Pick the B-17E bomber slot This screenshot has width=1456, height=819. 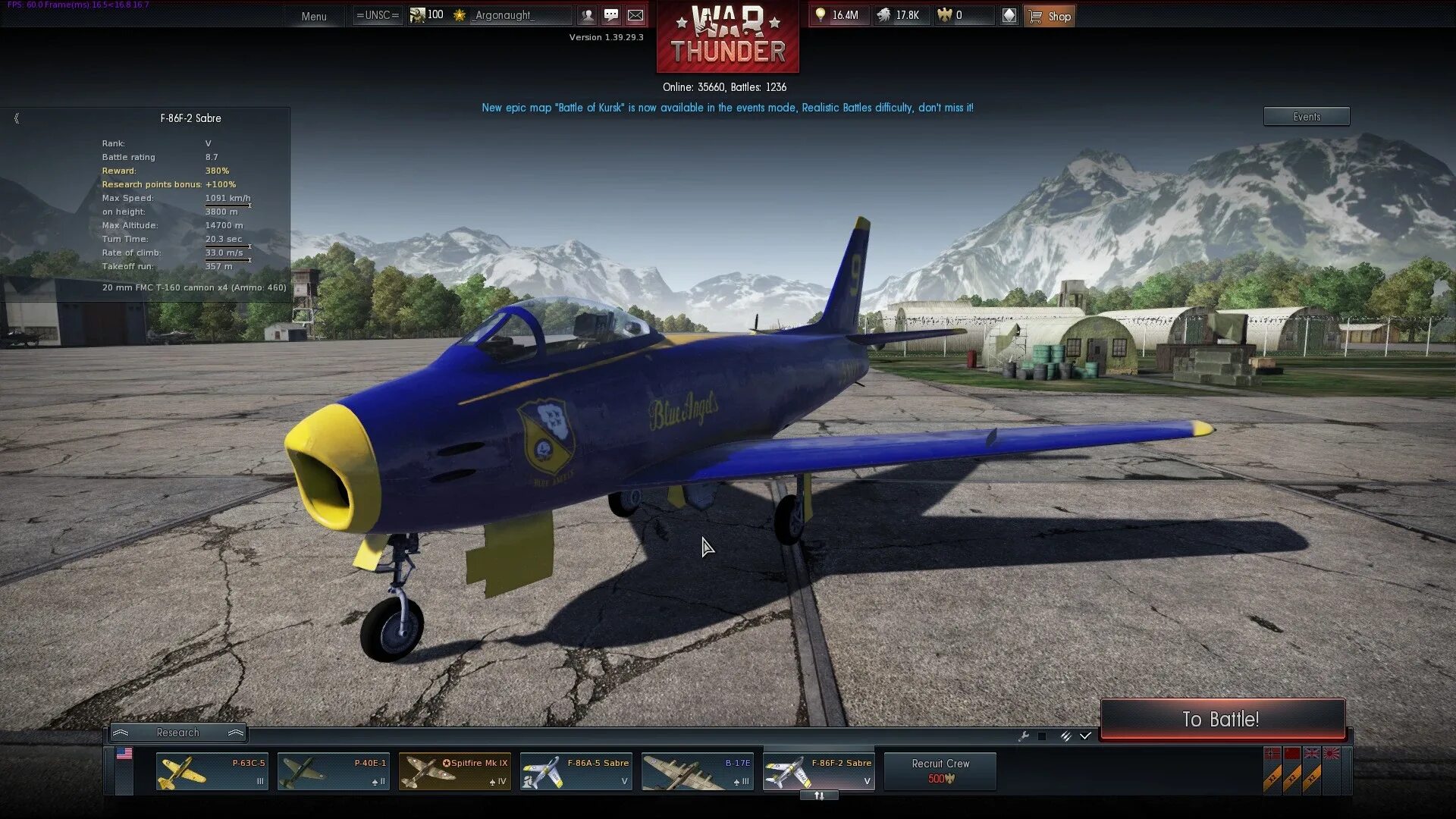pos(697,772)
